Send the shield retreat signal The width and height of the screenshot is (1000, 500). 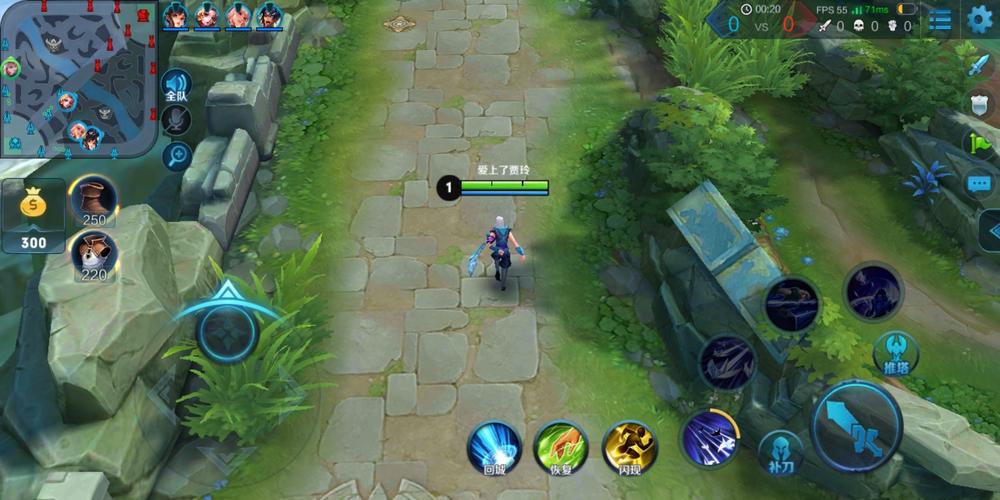(x=979, y=104)
